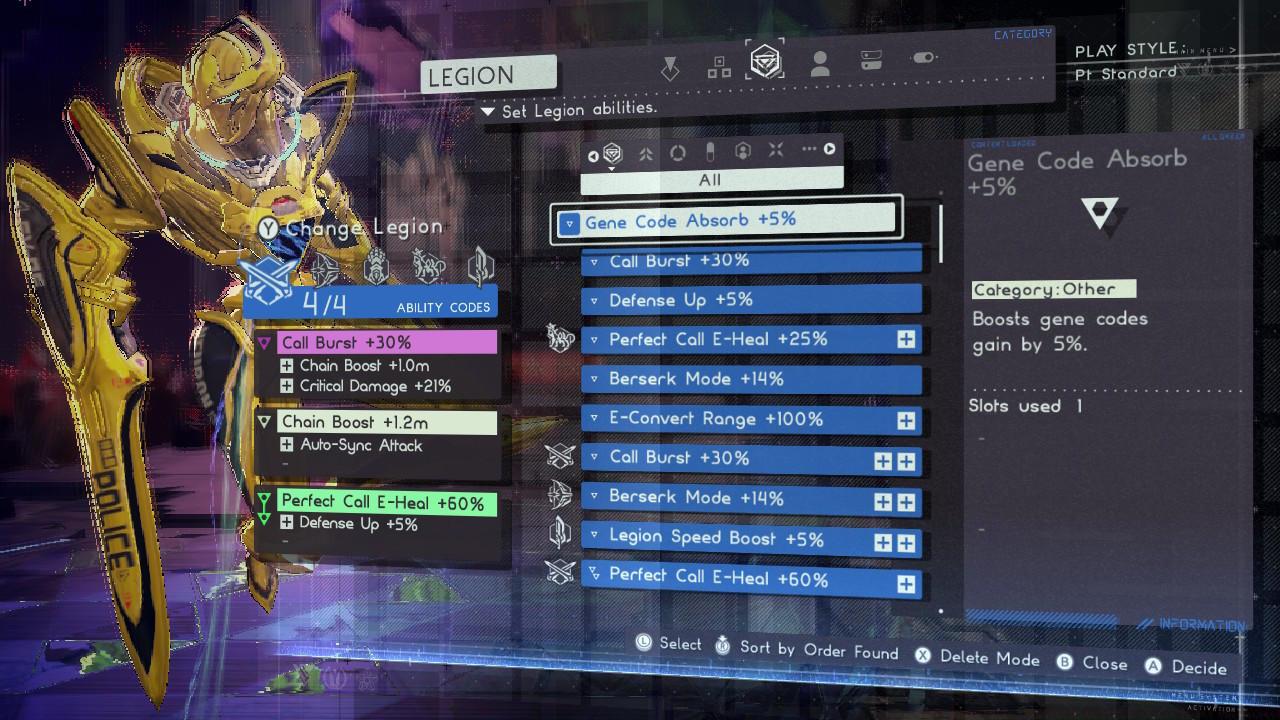Screen dimensions: 1280x720
Task: Expand the Berserk Mode +14% entry
Action: pos(593,378)
